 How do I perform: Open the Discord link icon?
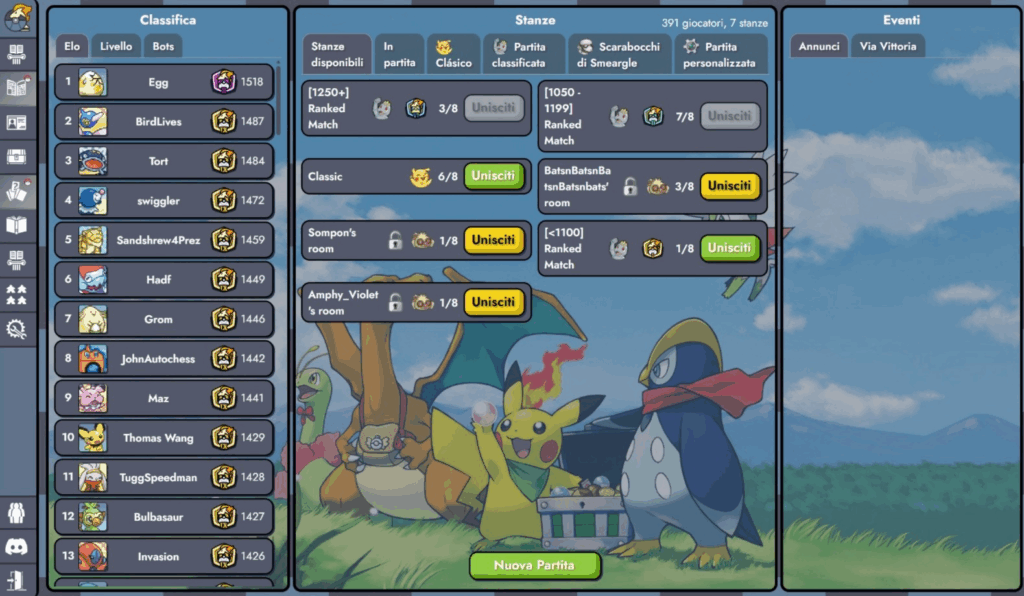click(16, 546)
